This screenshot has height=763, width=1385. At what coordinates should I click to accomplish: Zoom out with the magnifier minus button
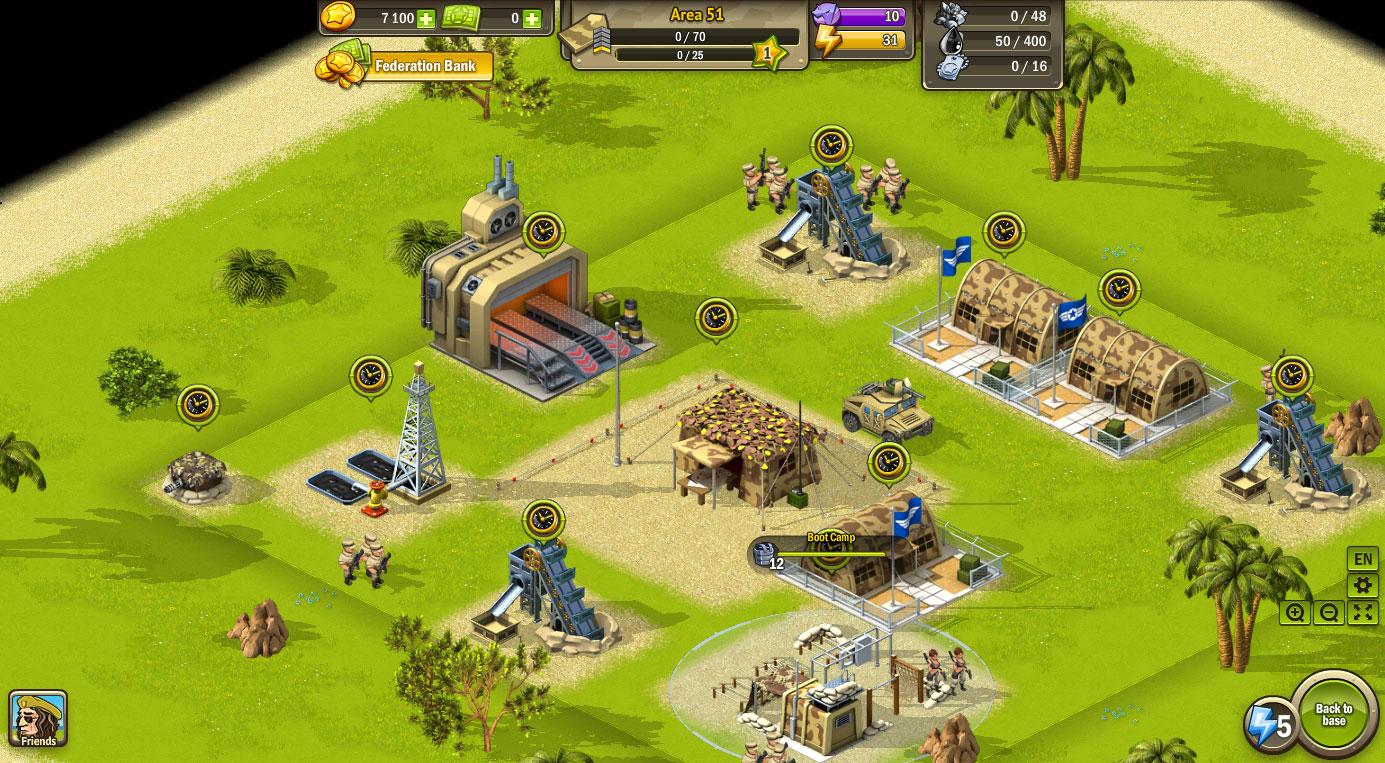(1329, 613)
